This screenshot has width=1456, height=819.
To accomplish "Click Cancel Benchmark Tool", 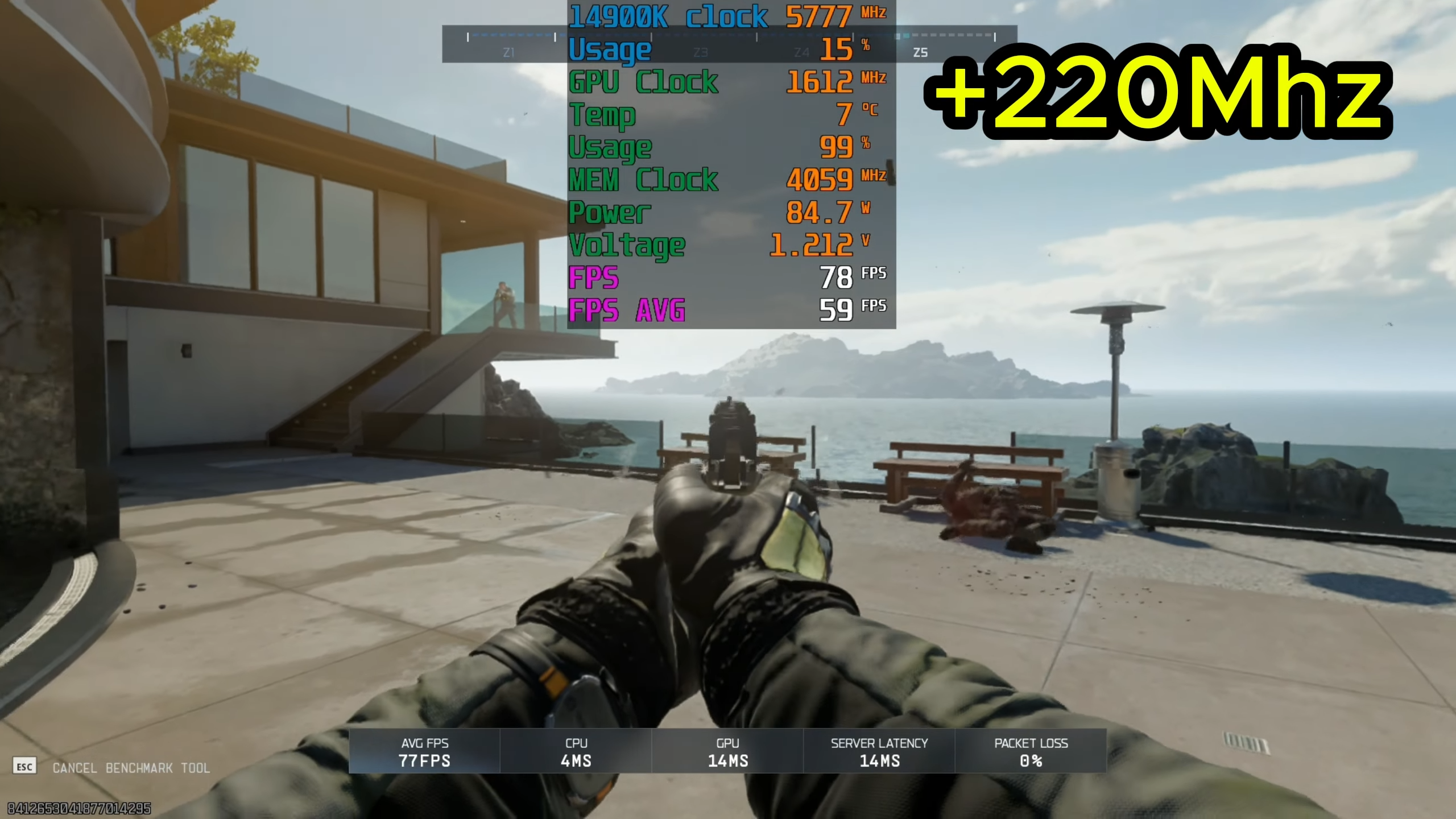I will [131, 768].
